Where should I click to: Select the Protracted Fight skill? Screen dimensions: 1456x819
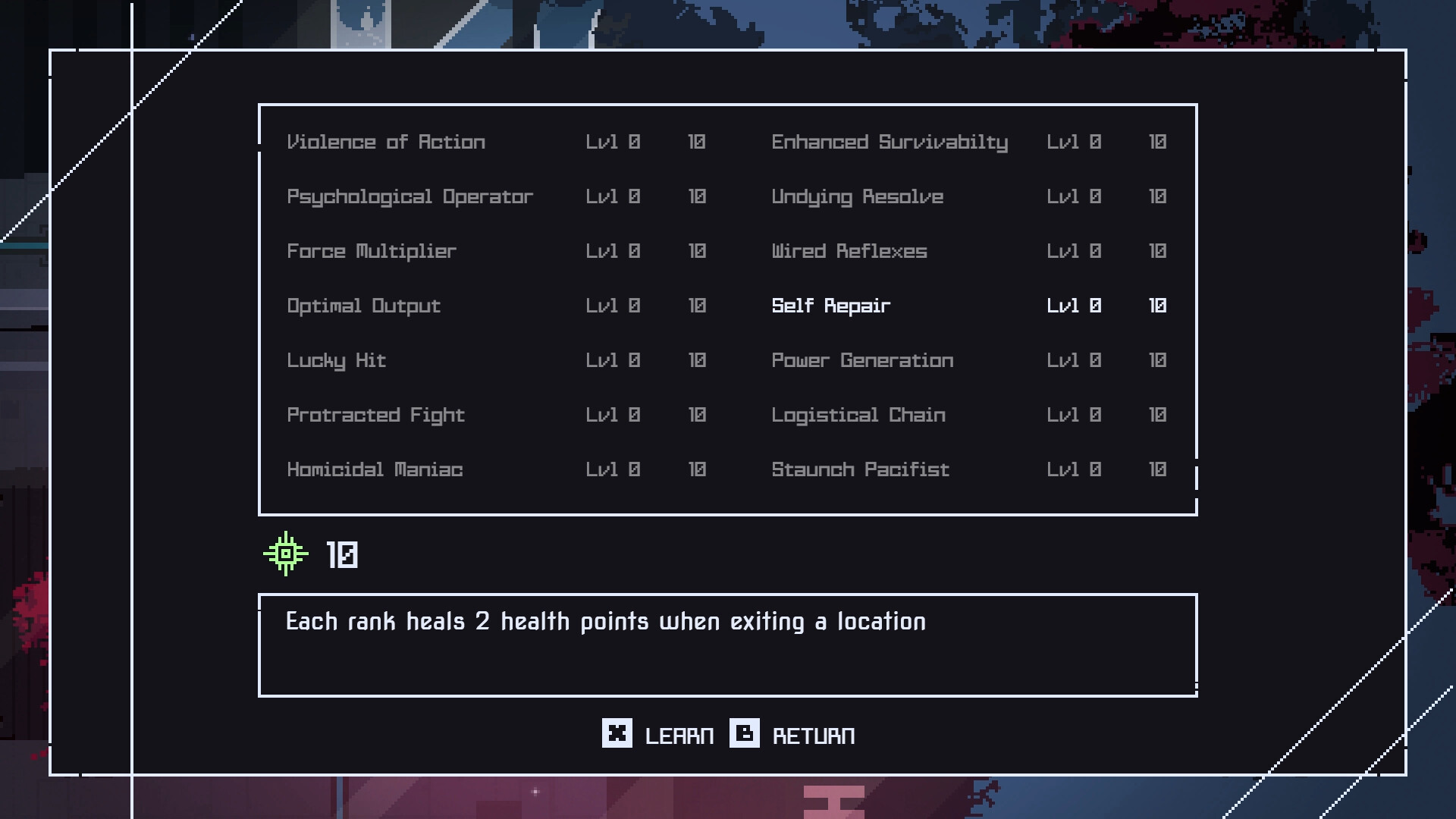coord(375,415)
